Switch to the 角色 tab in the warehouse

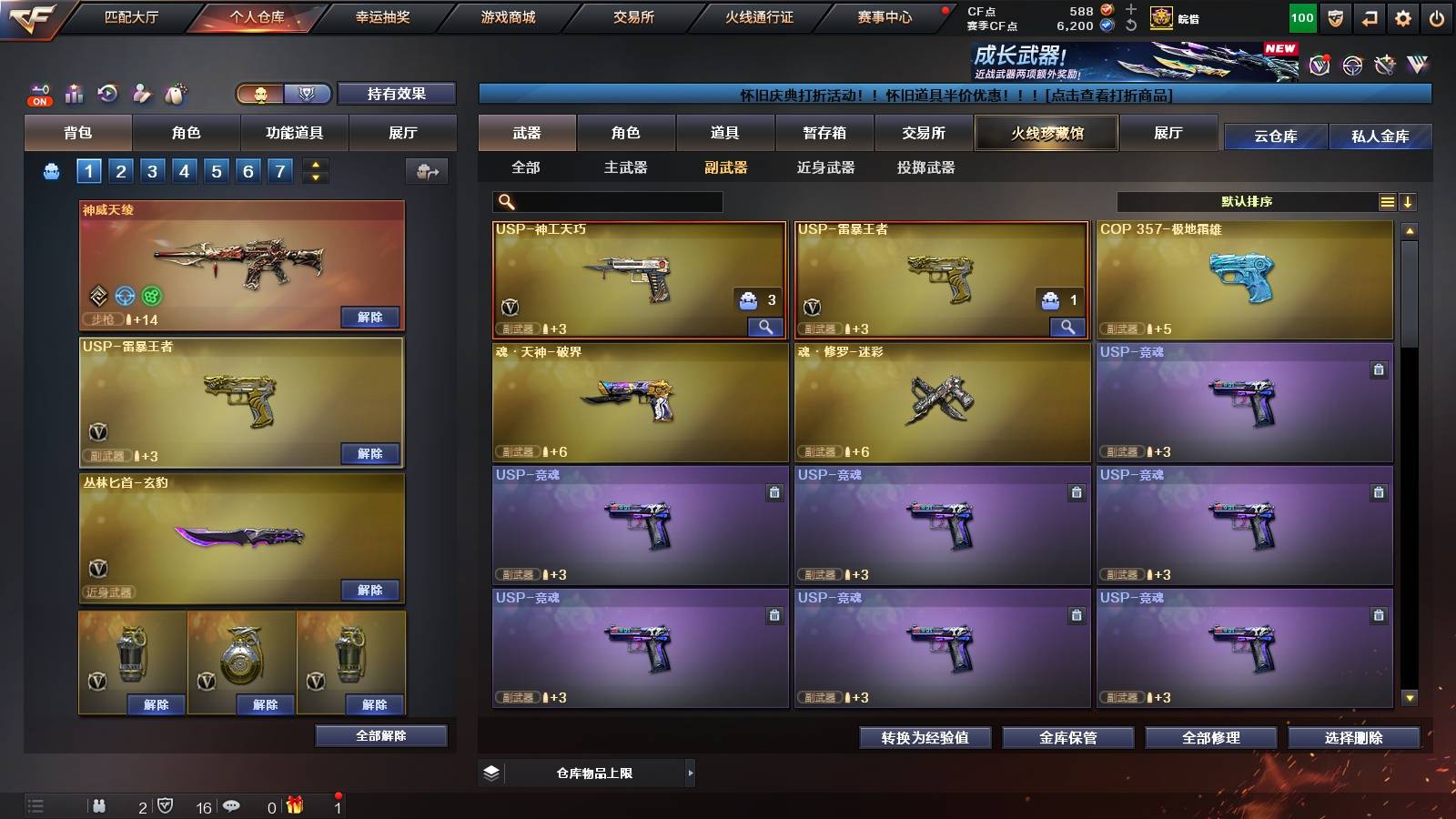[627, 133]
